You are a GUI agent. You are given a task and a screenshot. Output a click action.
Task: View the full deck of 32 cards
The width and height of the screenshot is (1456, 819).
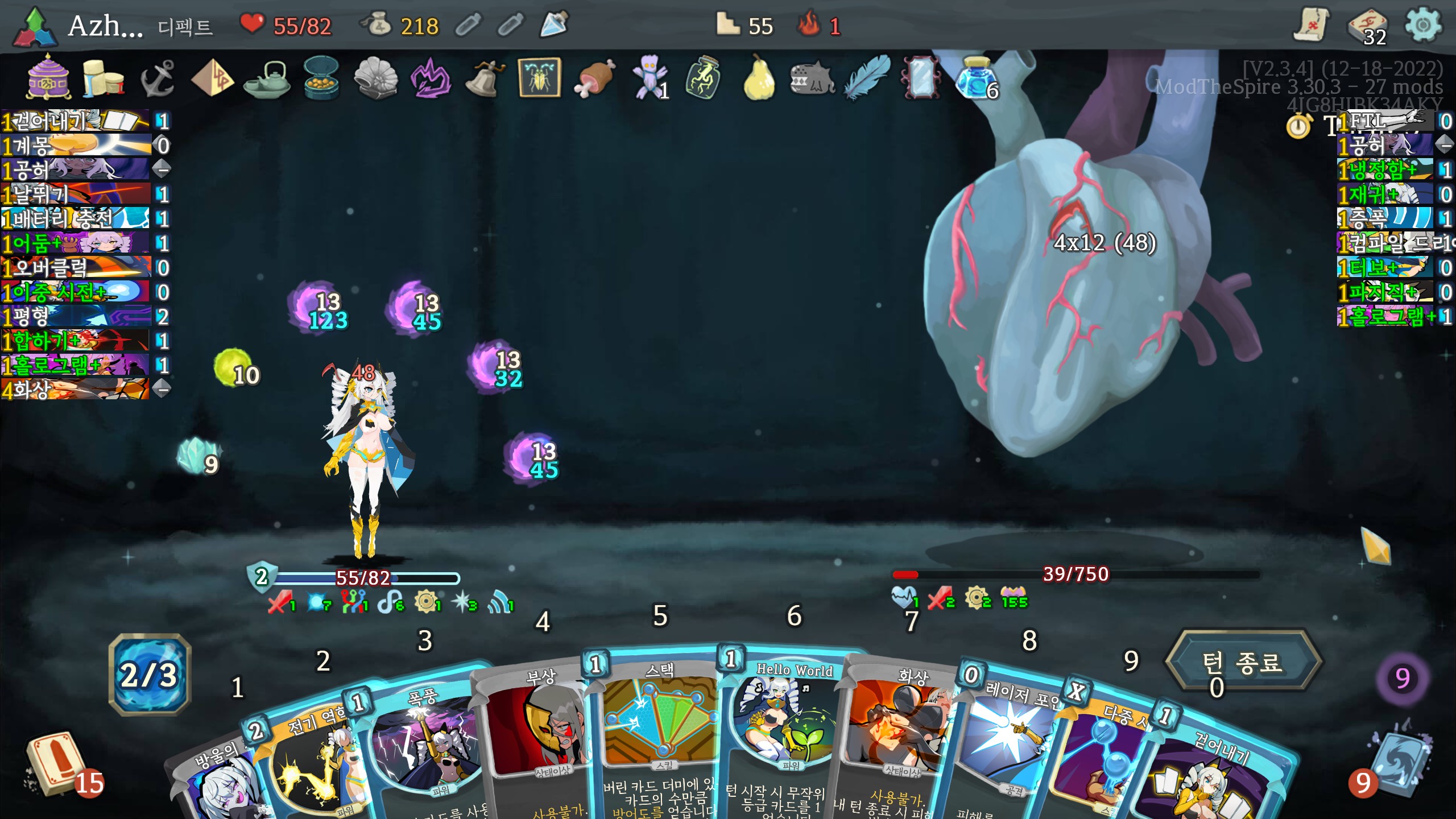1367,27
